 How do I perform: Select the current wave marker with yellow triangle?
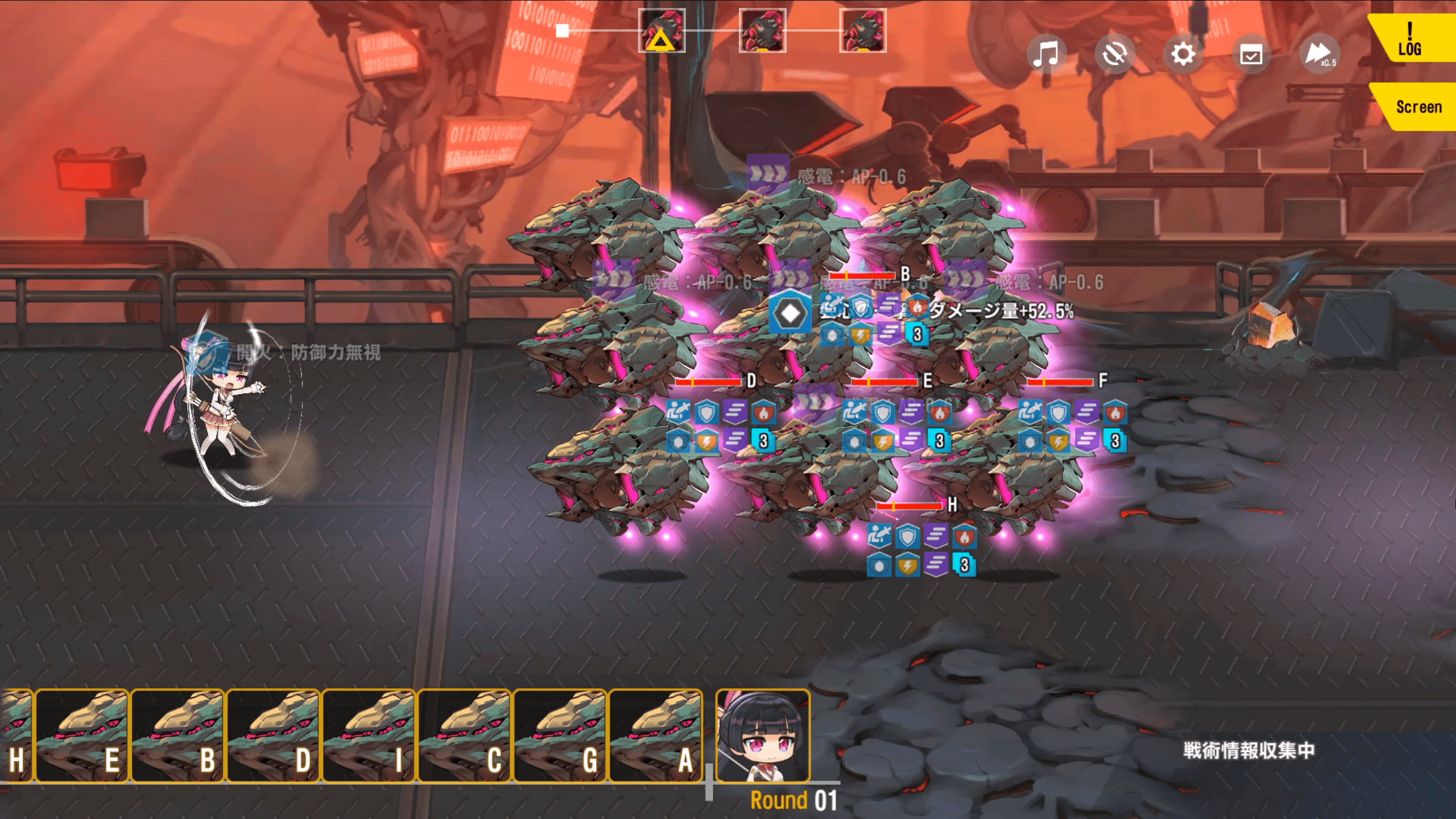[661, 31]
